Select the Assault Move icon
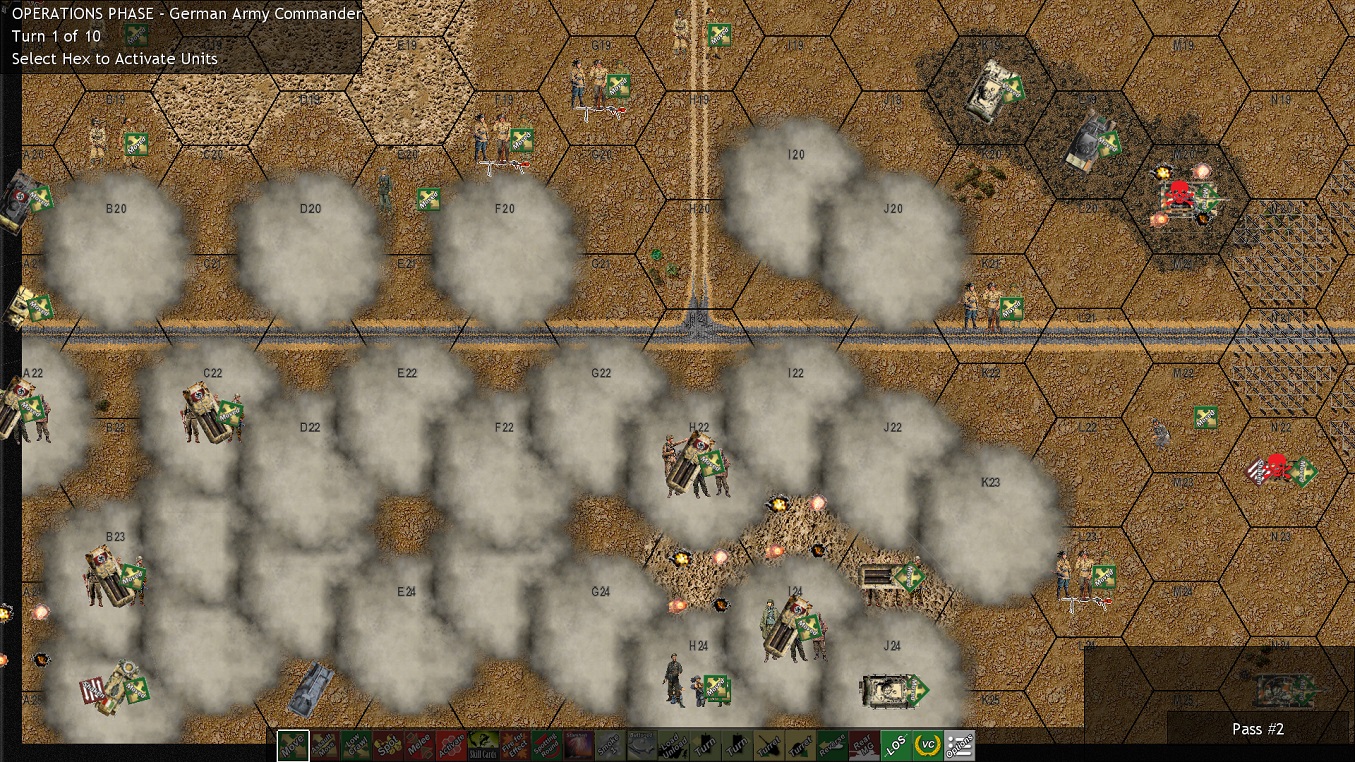1355x762 pixels. click(x=322, y=745)
